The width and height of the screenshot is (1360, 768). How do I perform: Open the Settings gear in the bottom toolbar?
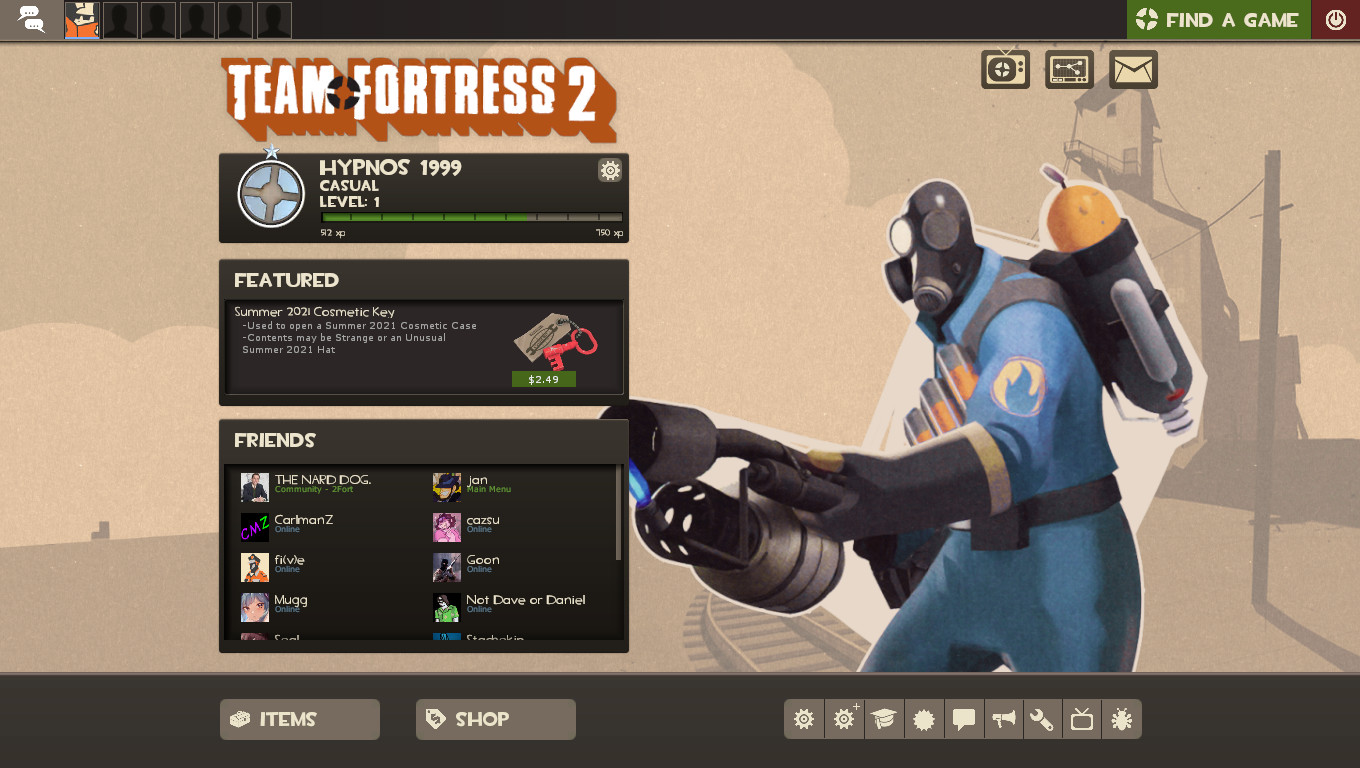pyautogui.click(x=804, y=719)
